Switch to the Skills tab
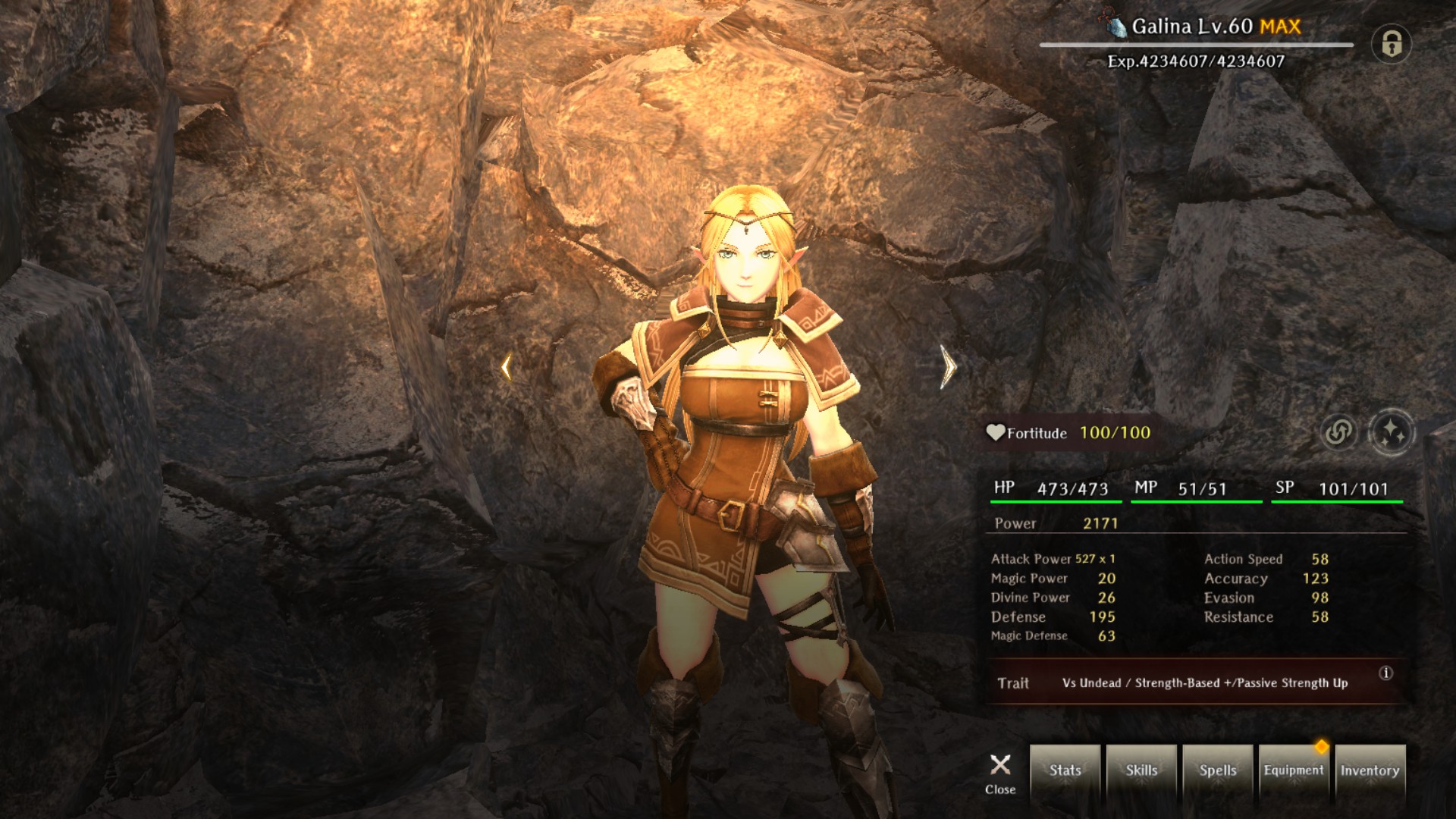This screenshot has width=1456, height=819. pos(1141,770)
